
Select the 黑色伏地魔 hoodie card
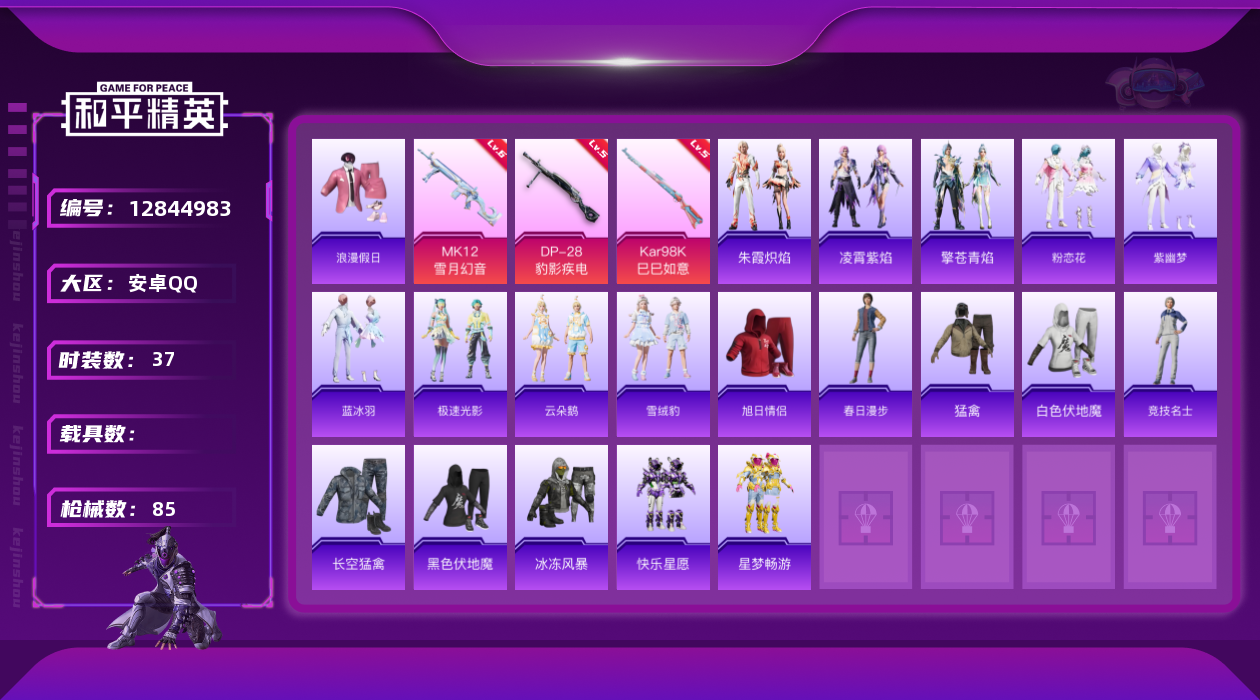click(460, 517)
